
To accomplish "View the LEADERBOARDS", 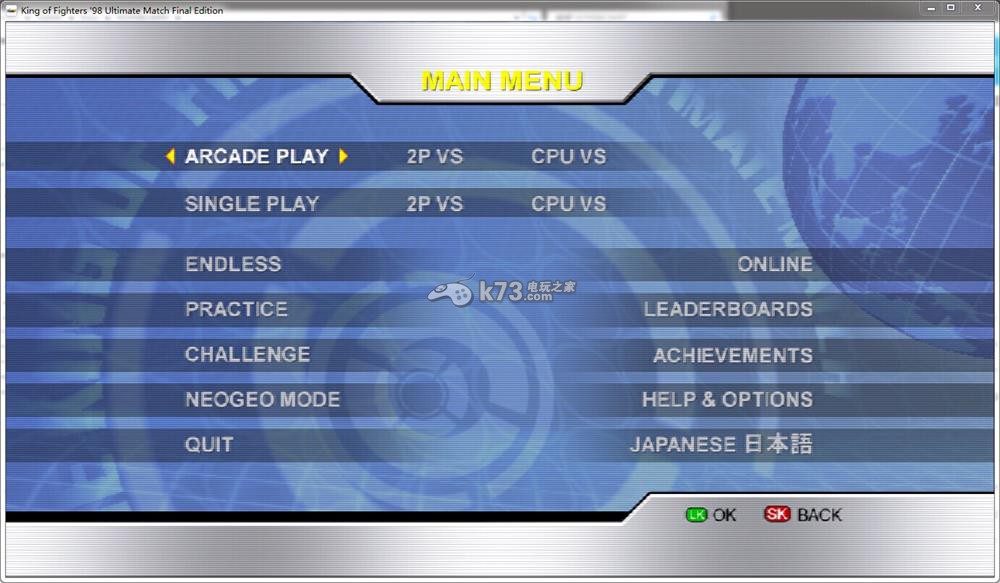I will [x=728, y=309].
